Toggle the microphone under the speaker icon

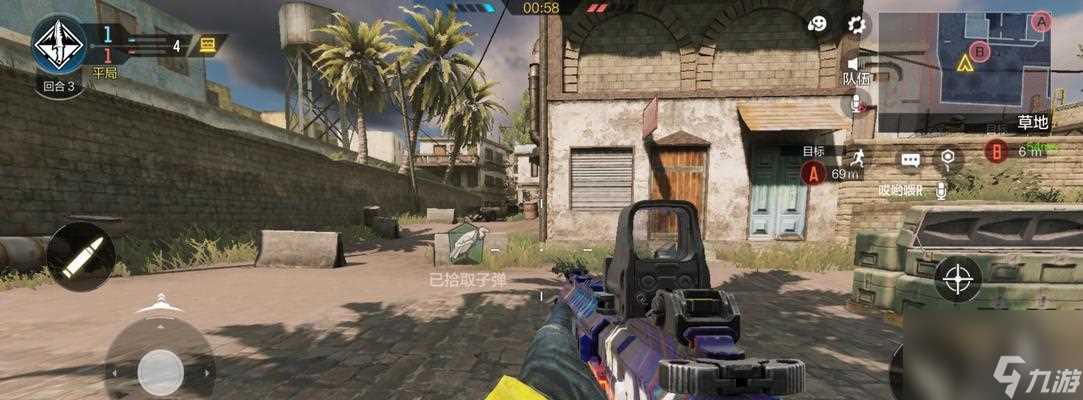(856, 101)
